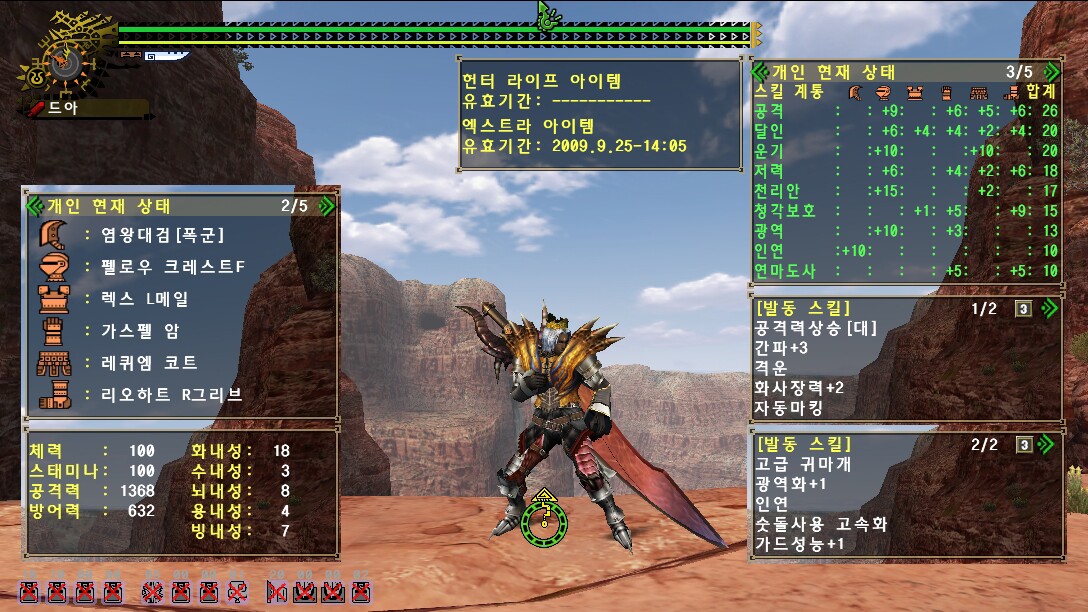Select the 공격력상승[대] active skill
This screenshot has height=612, width=1088.
pyautogui.click(x=808, y=327)
